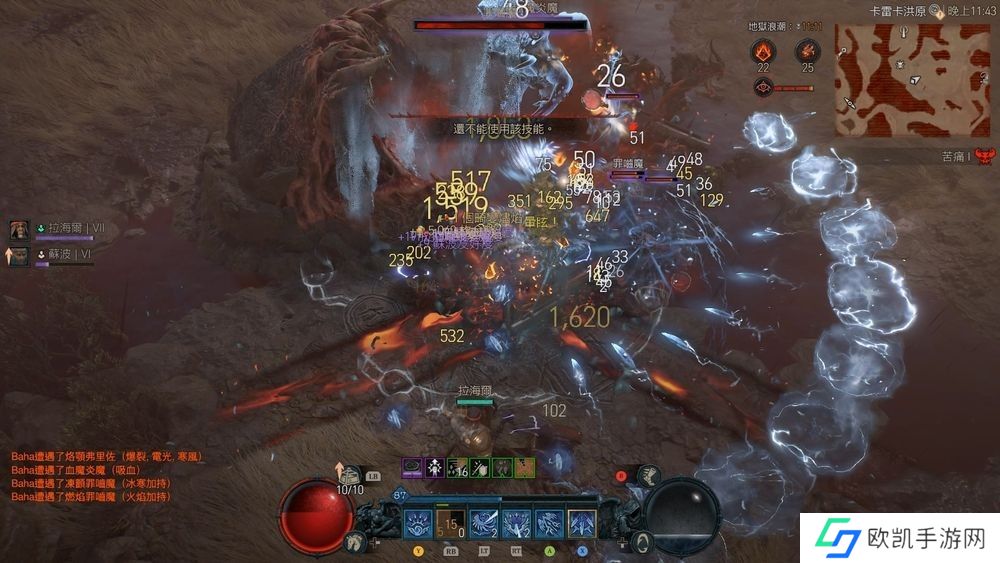Activate the evade boot icon above the resource globe

pyautogui.click(x=648, y=474)
